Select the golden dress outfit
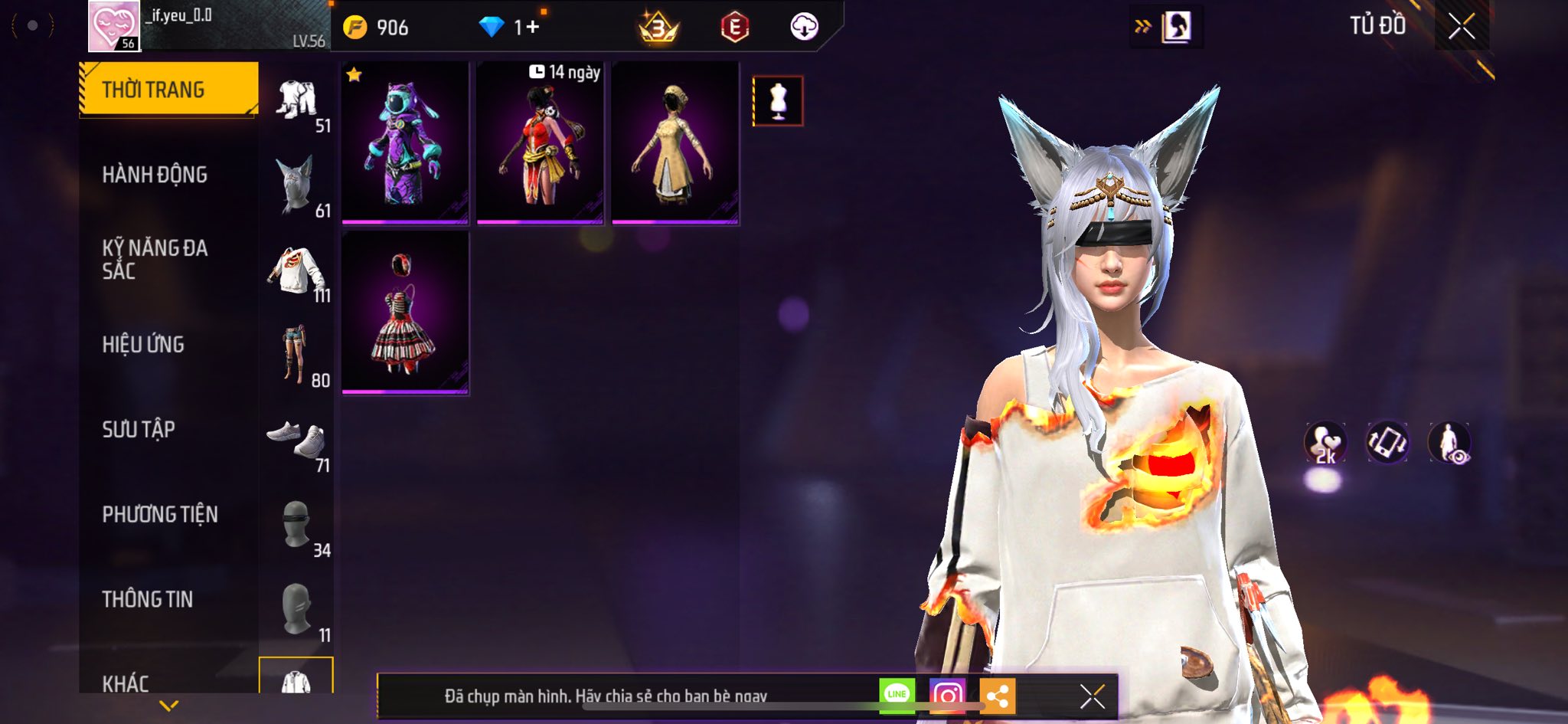The height and width of the screenshot is (724, 1568). click(x=675, y=143)
